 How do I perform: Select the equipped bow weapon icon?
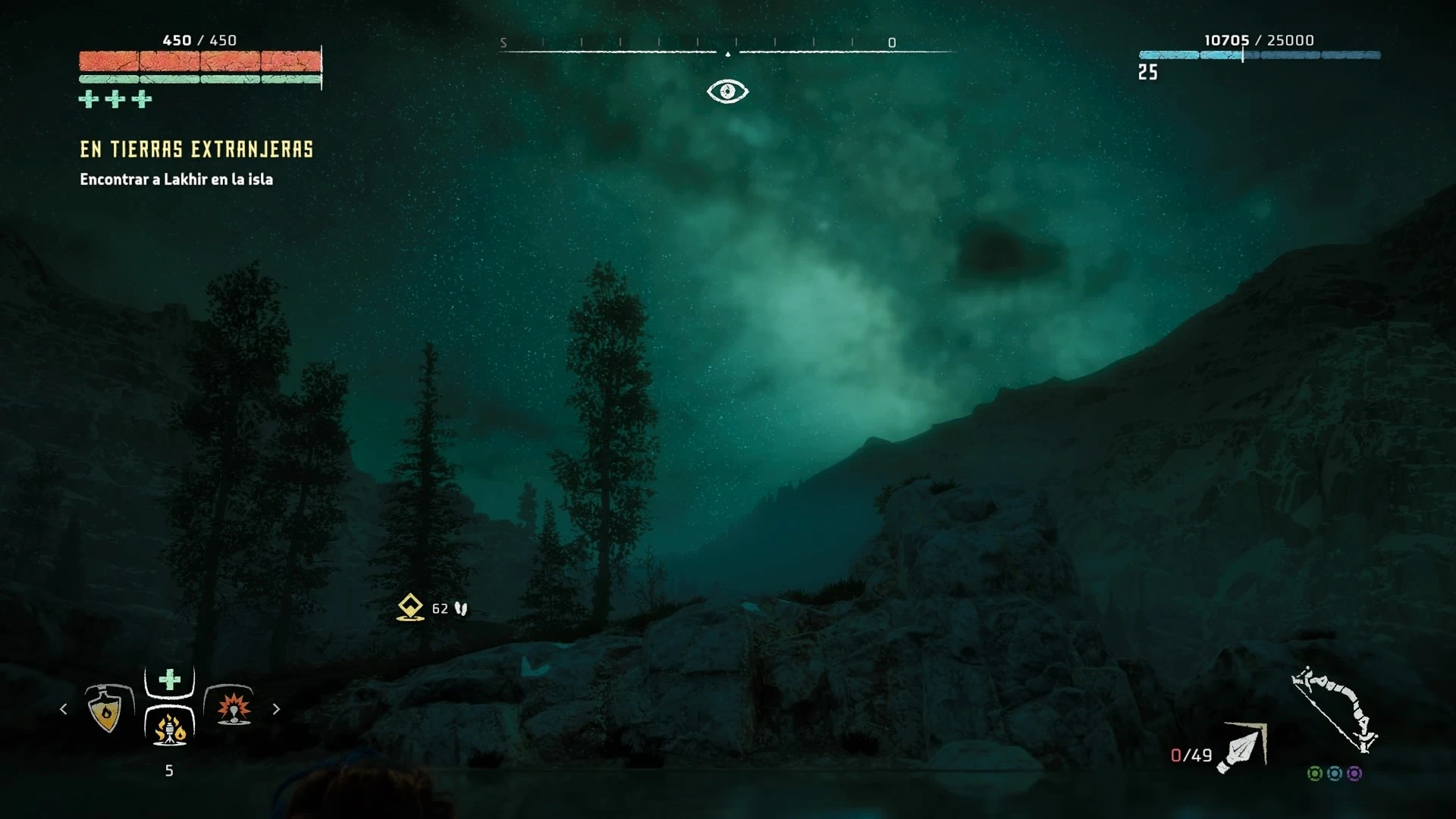click(x=1335, y=710)
